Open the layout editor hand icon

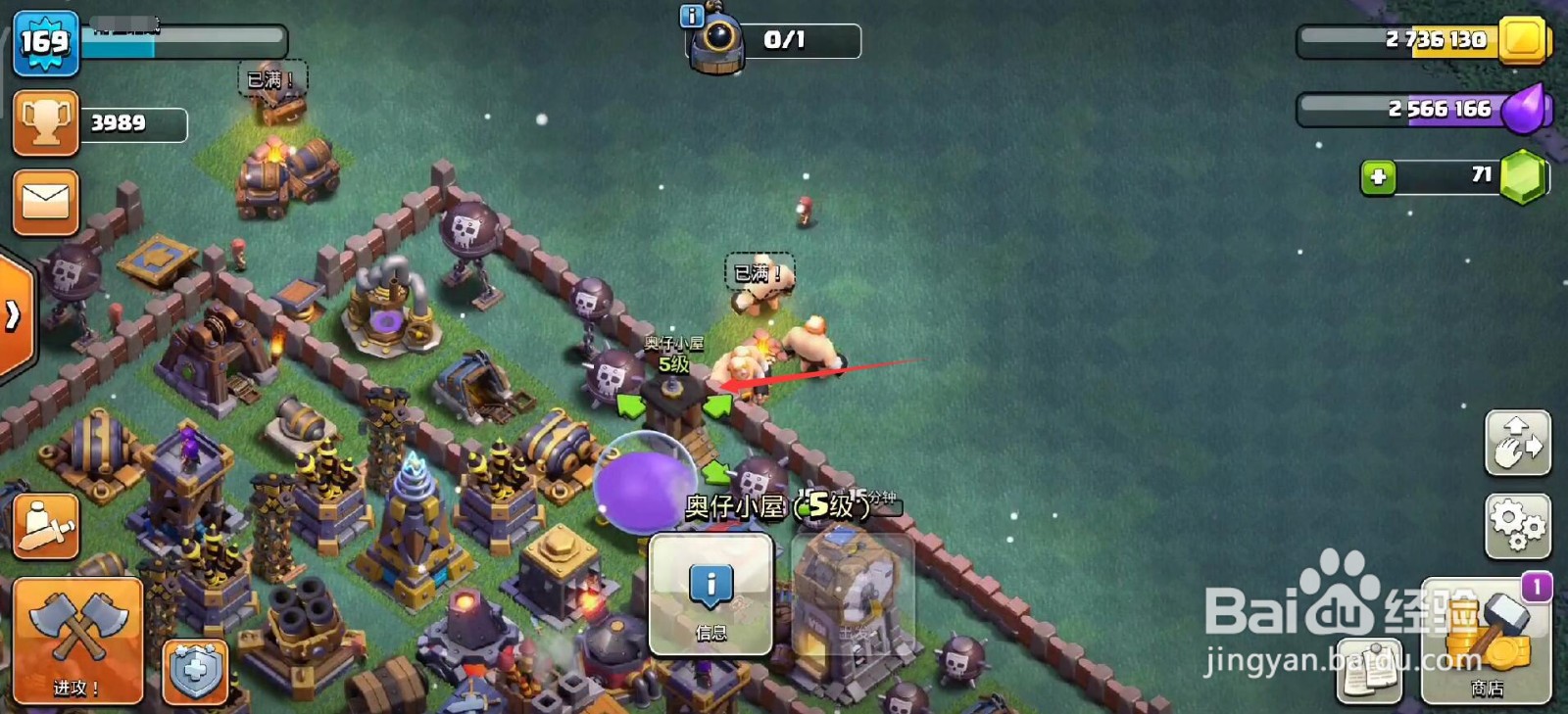pyautogui.click(x=1517, y=444)
